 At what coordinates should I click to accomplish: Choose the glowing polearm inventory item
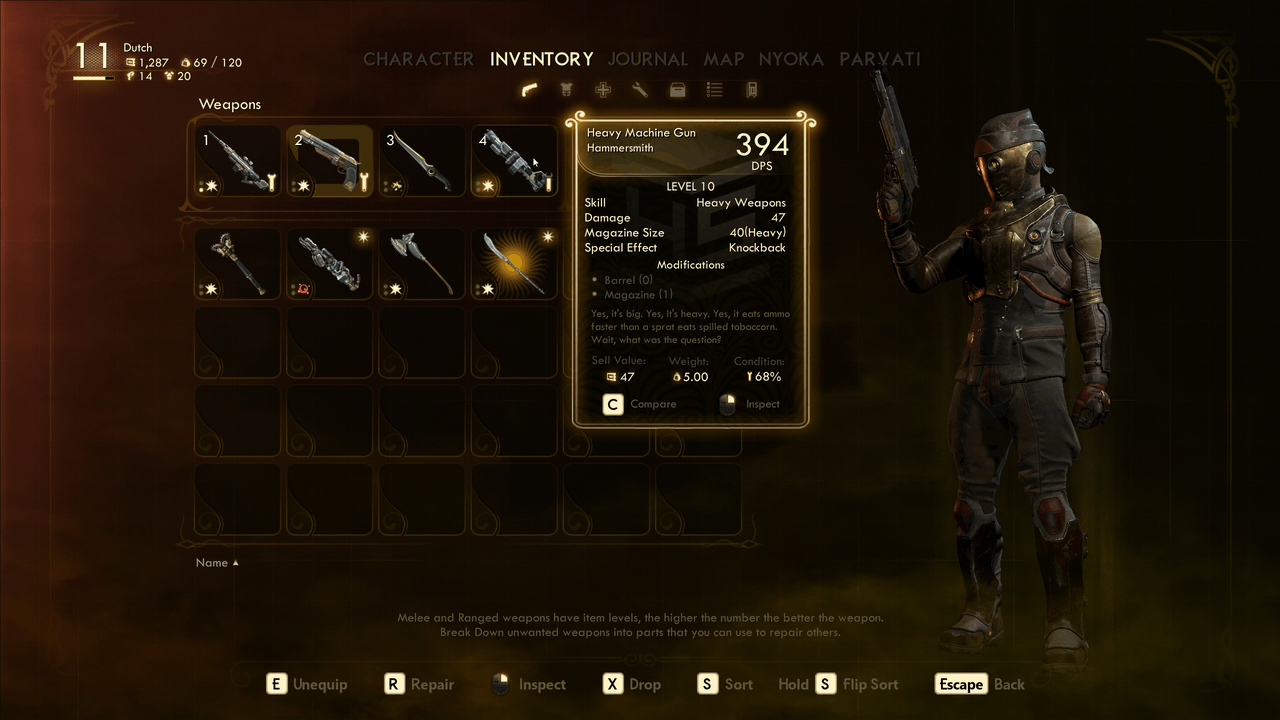514,263
